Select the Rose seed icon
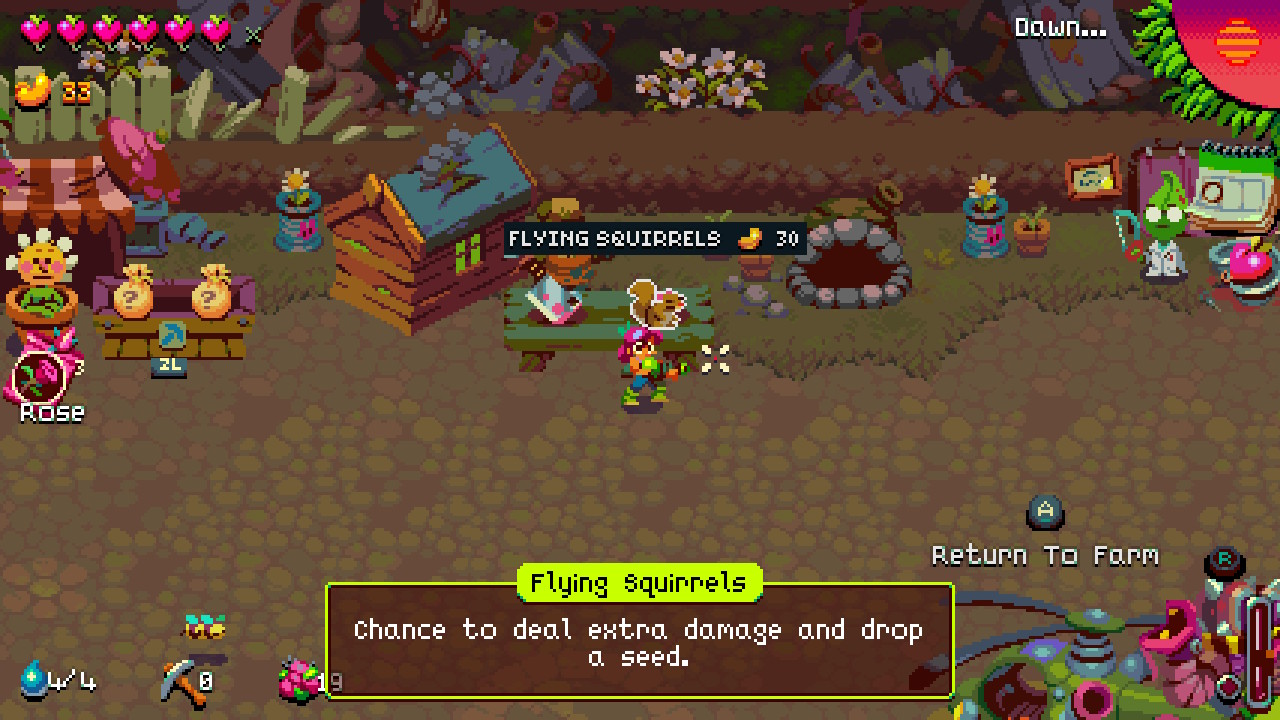1280x720 pixels. (x=40, y=376)
